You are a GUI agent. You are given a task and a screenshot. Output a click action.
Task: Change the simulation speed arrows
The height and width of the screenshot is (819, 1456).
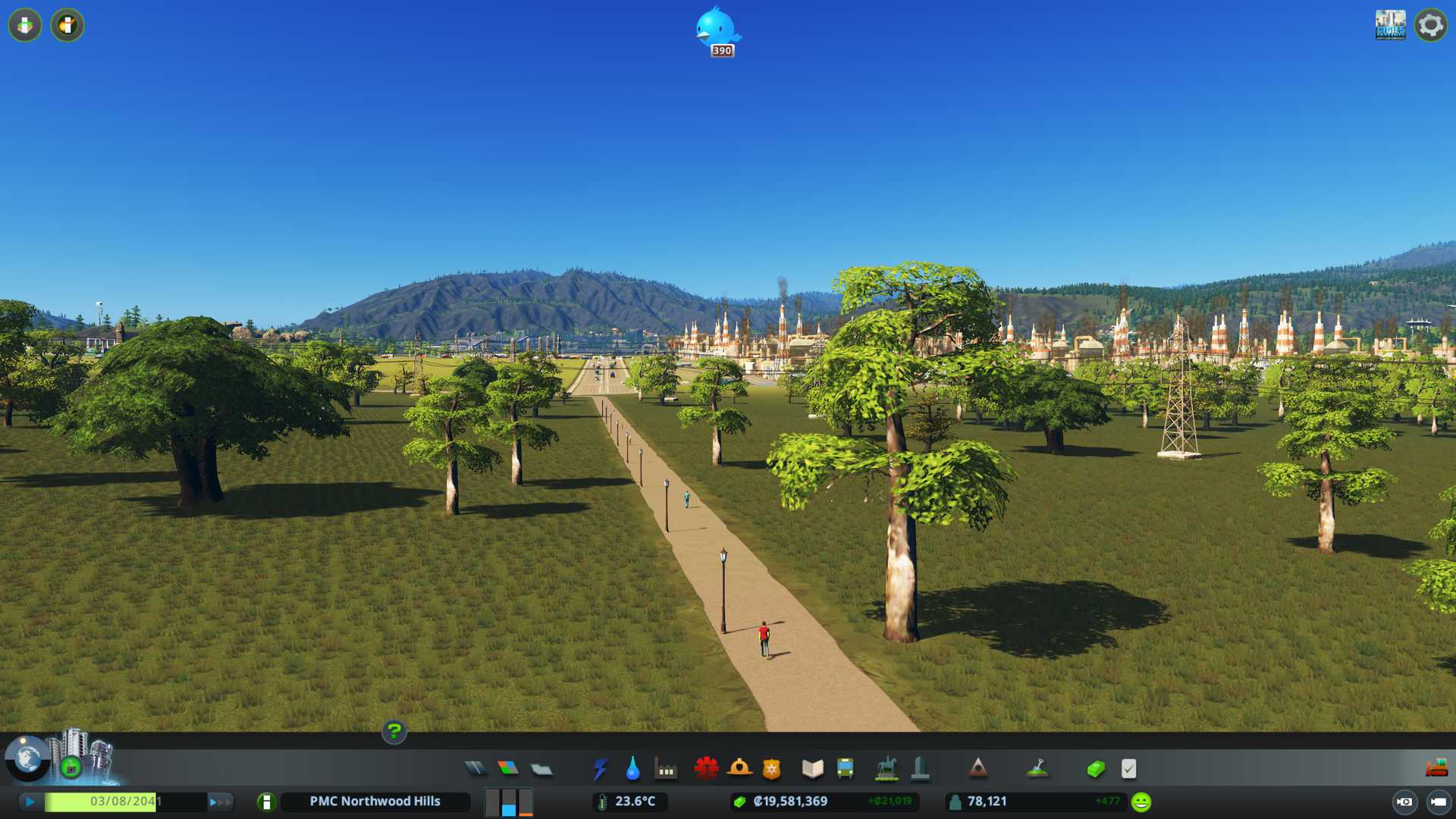220,802
